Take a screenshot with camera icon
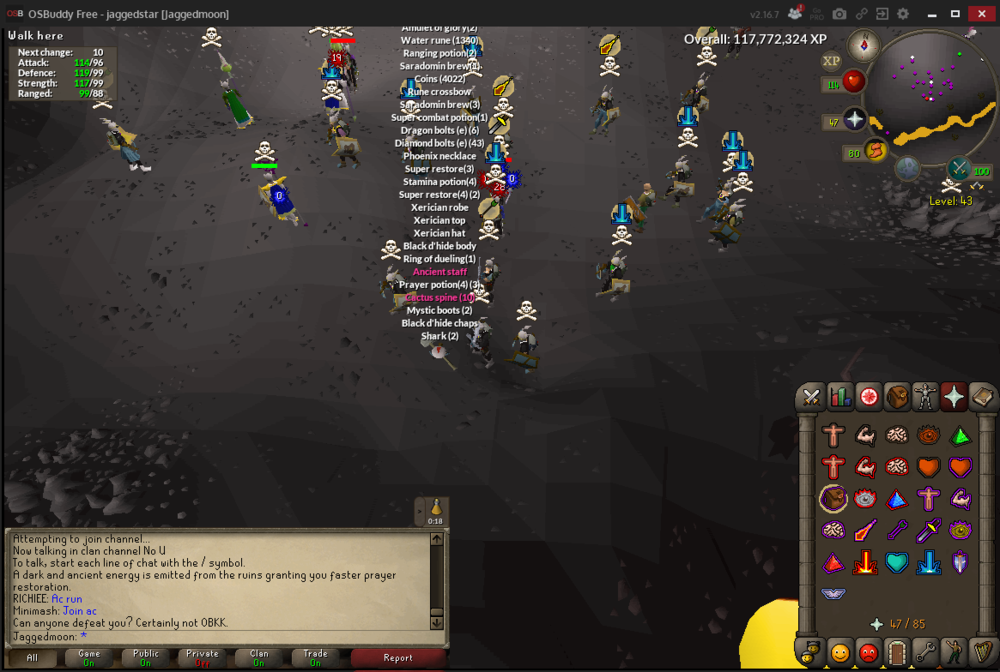Viewport: 1000px width, 672px height. pyautogui.click(x=839, y=14)
